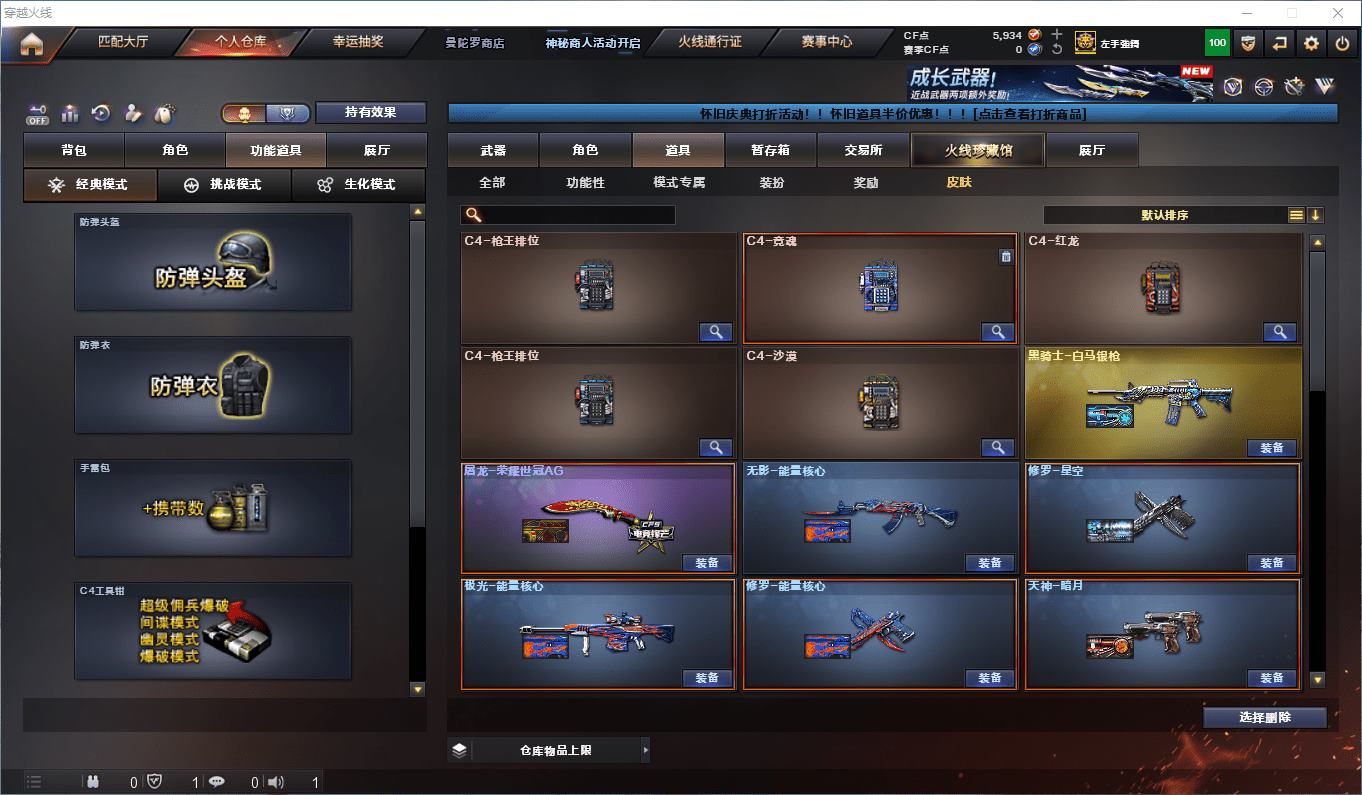Go to the 幸运抽奖 lucky draw page
Viewport: 1362px width, 795px height.
357,42
